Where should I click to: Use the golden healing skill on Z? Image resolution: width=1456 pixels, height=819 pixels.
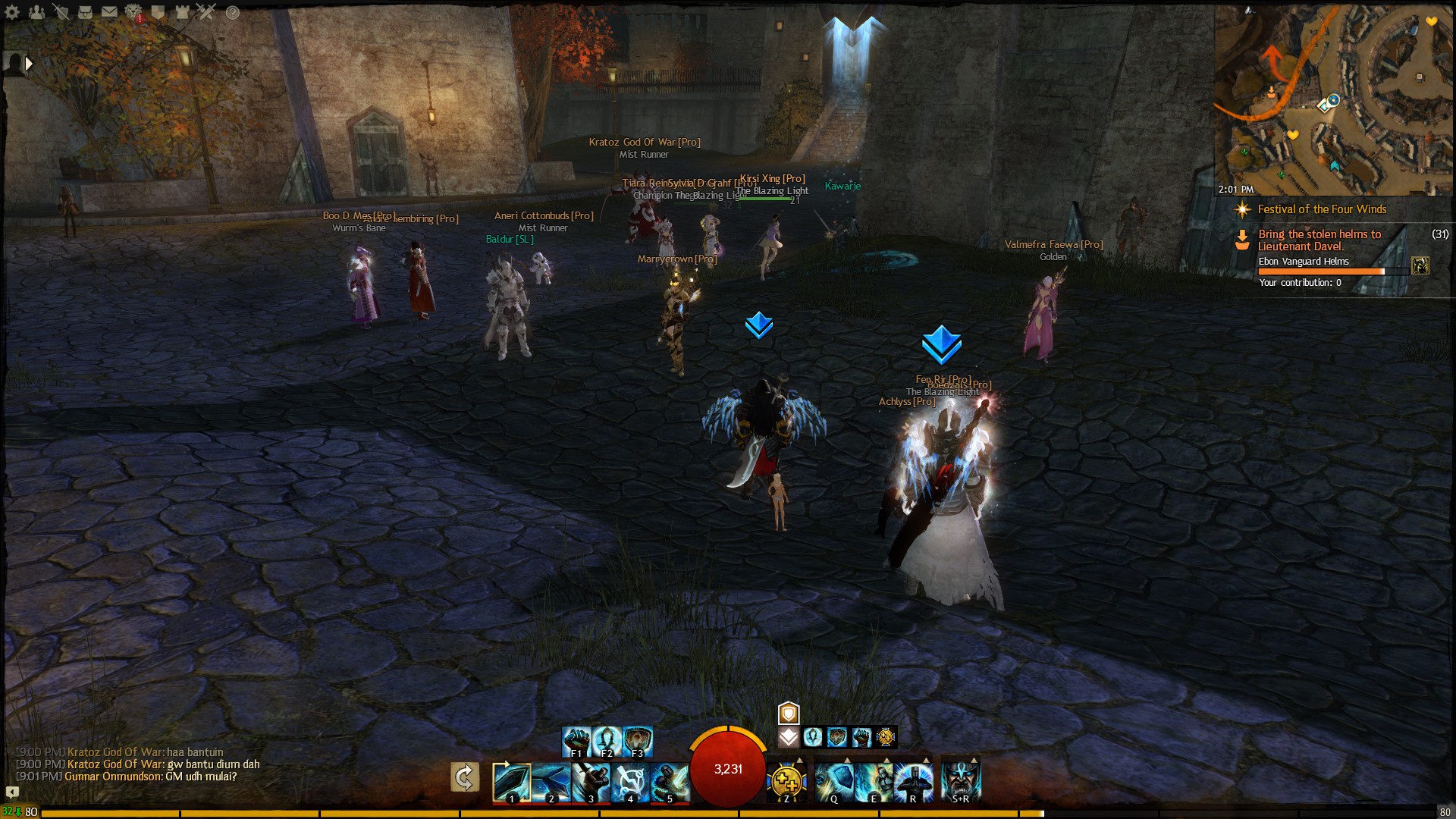click(786, 781)
